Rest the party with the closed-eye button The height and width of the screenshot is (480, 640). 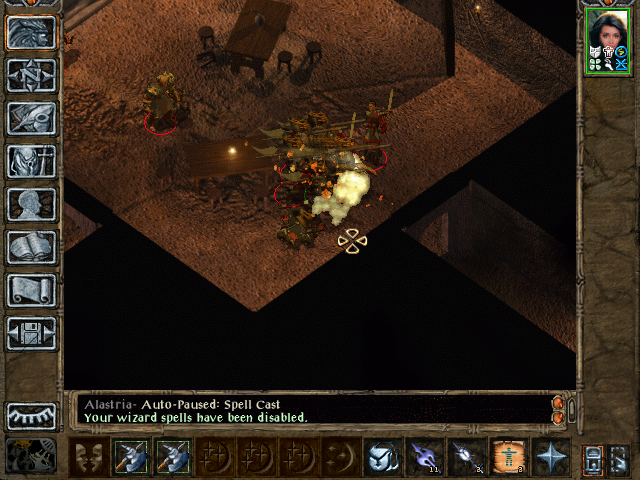[x=31, y=415]
